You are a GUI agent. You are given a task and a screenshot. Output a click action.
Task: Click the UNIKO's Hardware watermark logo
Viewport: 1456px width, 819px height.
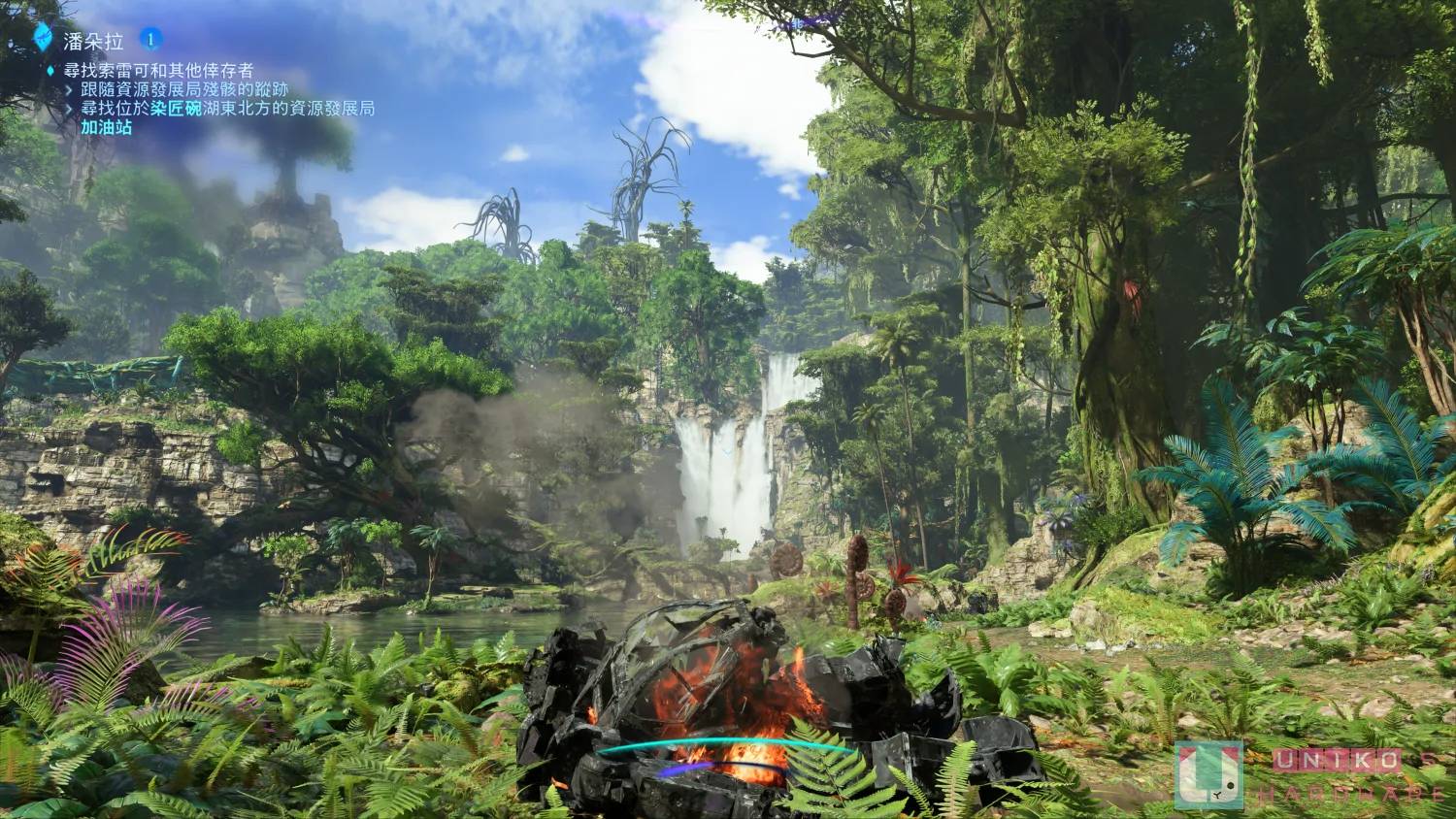coord(1208,774)
